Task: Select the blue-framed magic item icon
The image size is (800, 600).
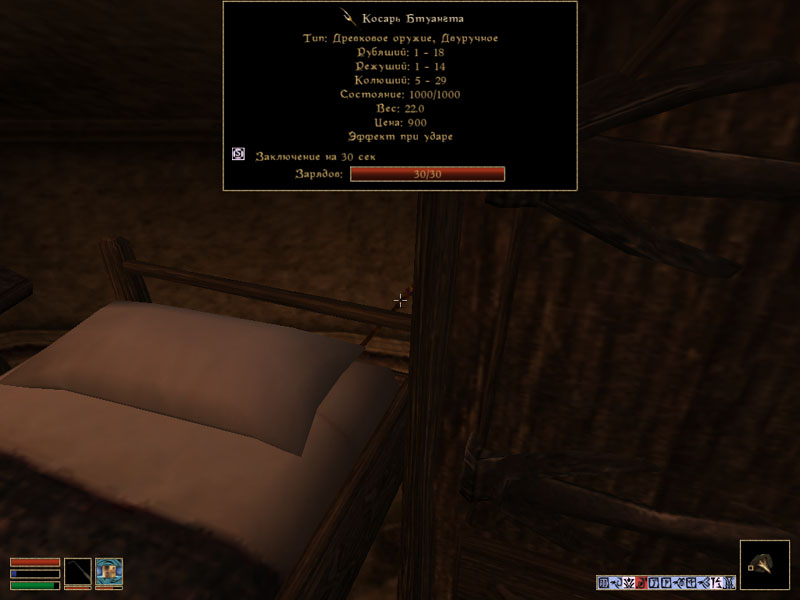Action: coord(109,572)
